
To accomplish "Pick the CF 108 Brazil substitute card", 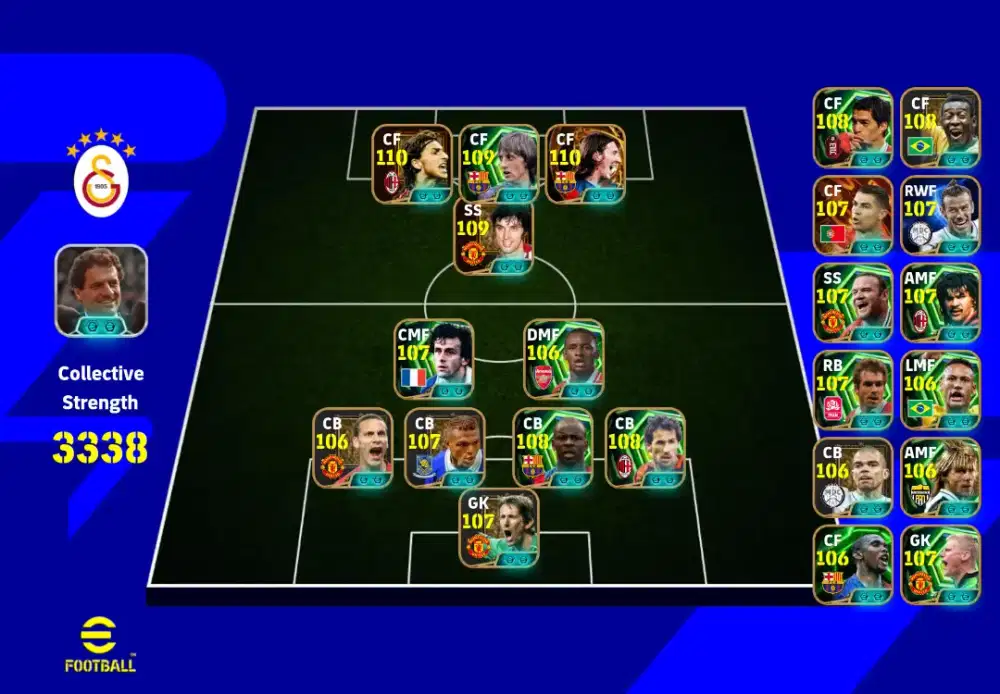I will pyautogui.click(x=940, y=127).
